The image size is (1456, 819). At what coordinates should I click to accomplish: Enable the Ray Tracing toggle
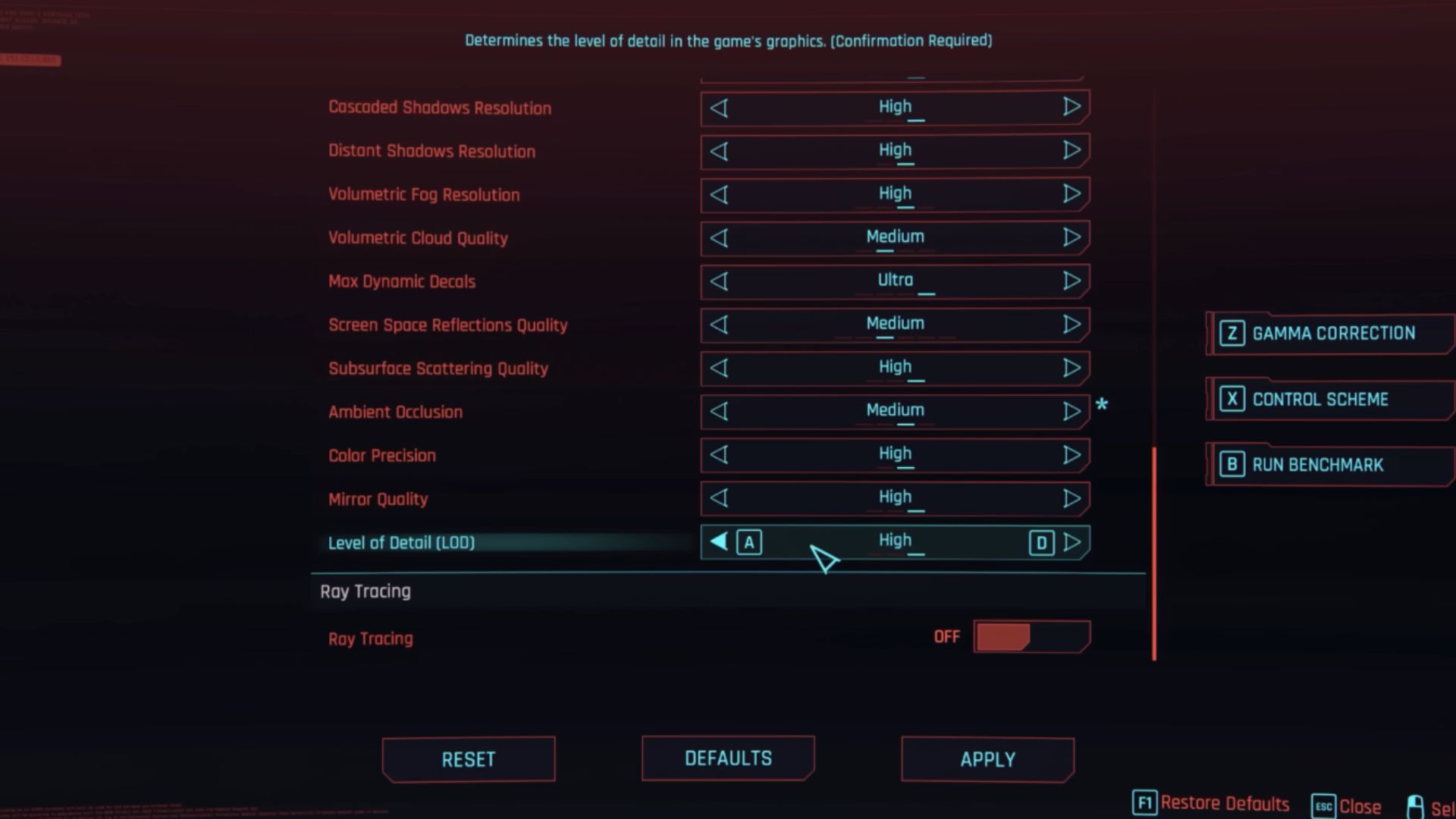pyautogui.click(x=1031, y=636)
